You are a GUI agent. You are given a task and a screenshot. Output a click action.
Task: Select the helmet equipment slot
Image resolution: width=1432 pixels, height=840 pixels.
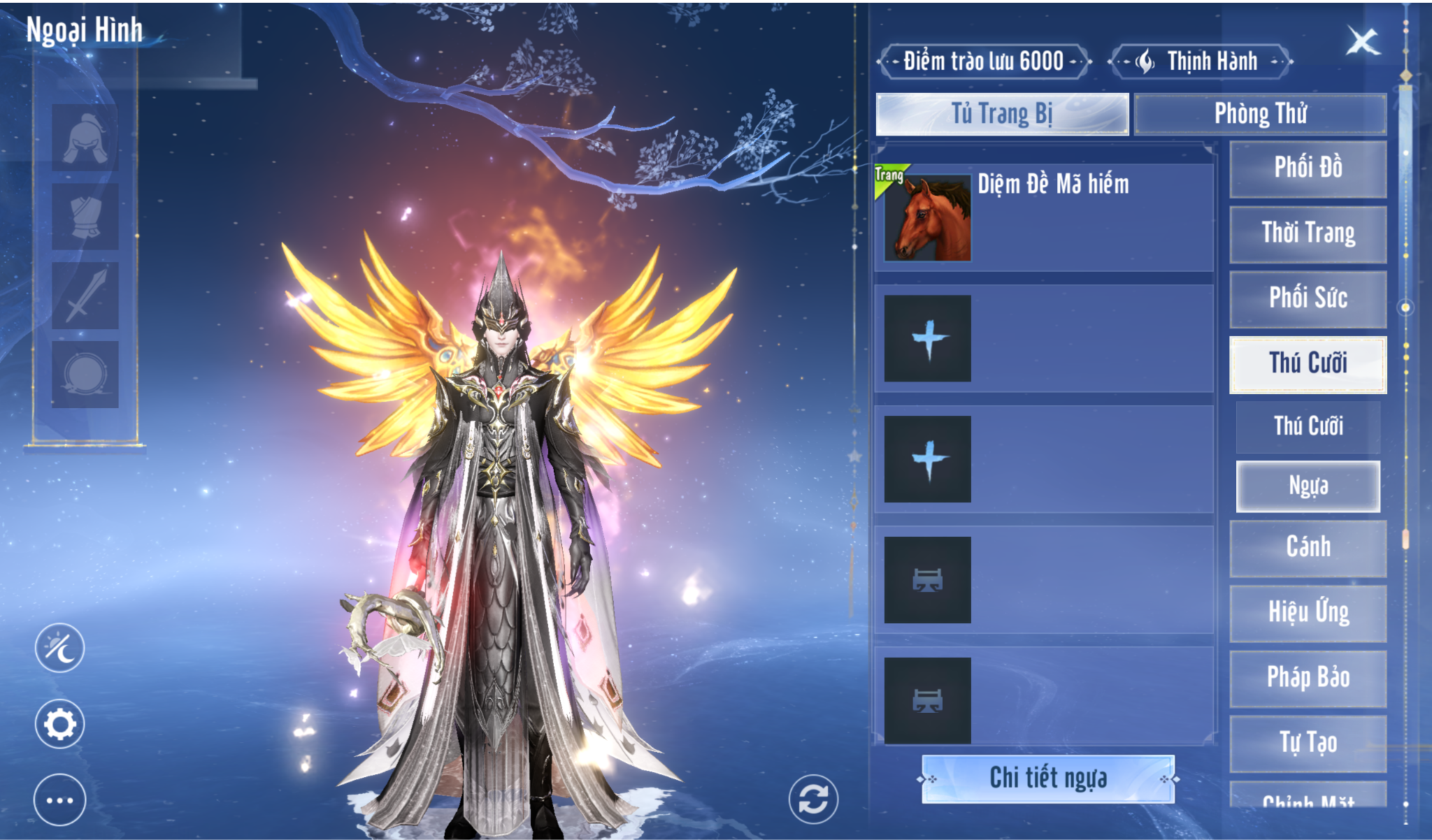85,138
